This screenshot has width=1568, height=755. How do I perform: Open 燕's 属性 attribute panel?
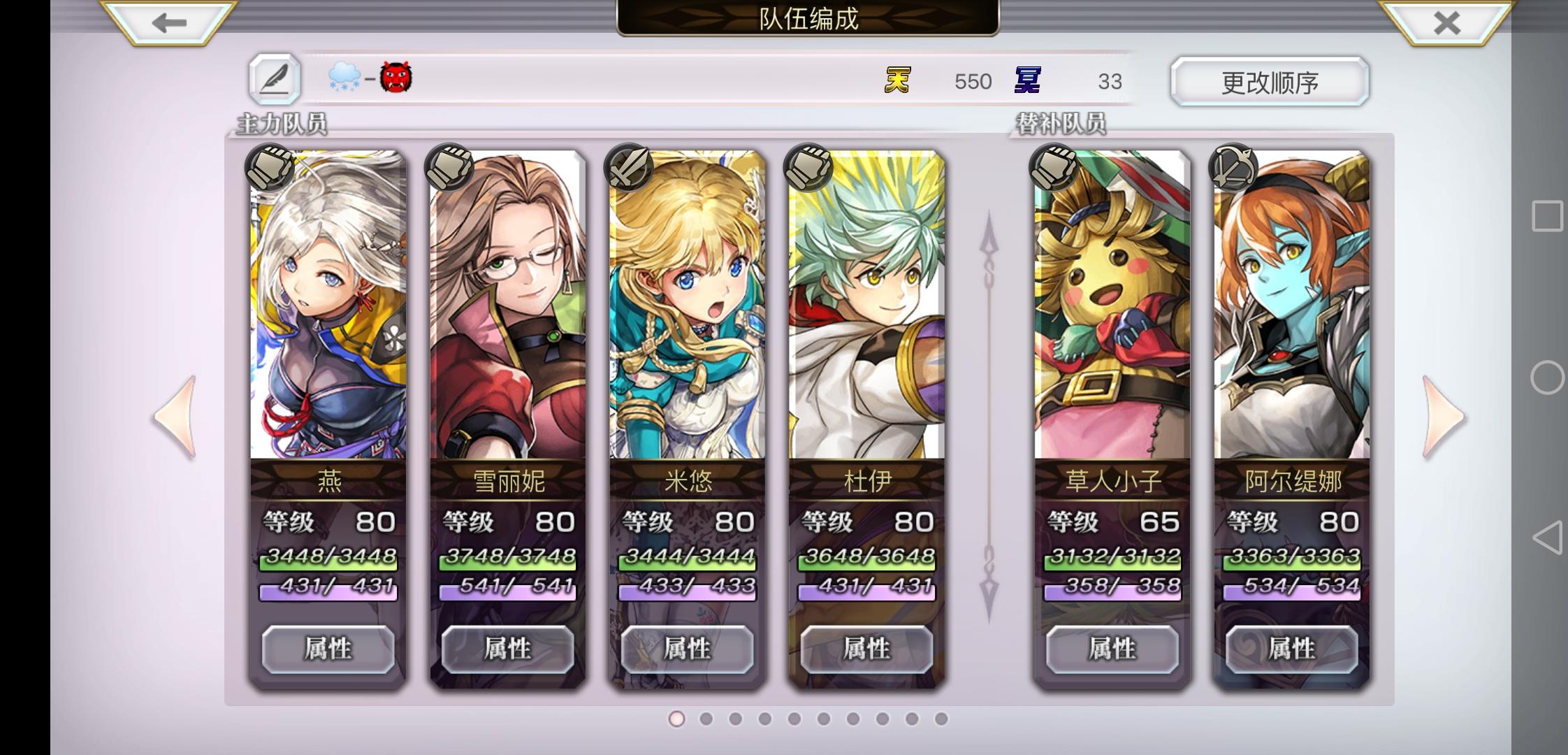click(327, 648)
